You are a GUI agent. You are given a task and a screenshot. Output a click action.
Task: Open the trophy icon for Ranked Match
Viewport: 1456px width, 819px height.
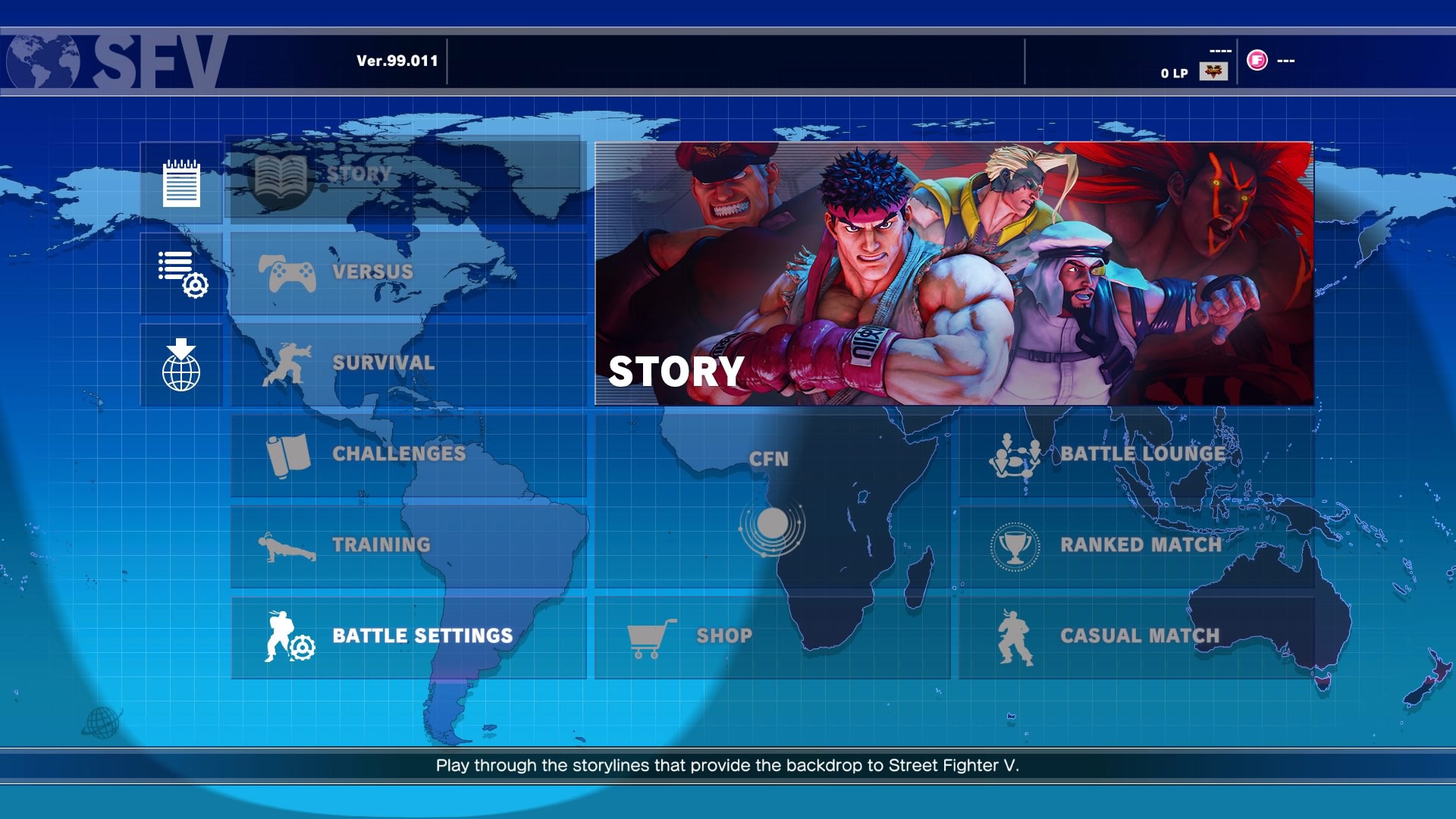tap(1013, 545)
